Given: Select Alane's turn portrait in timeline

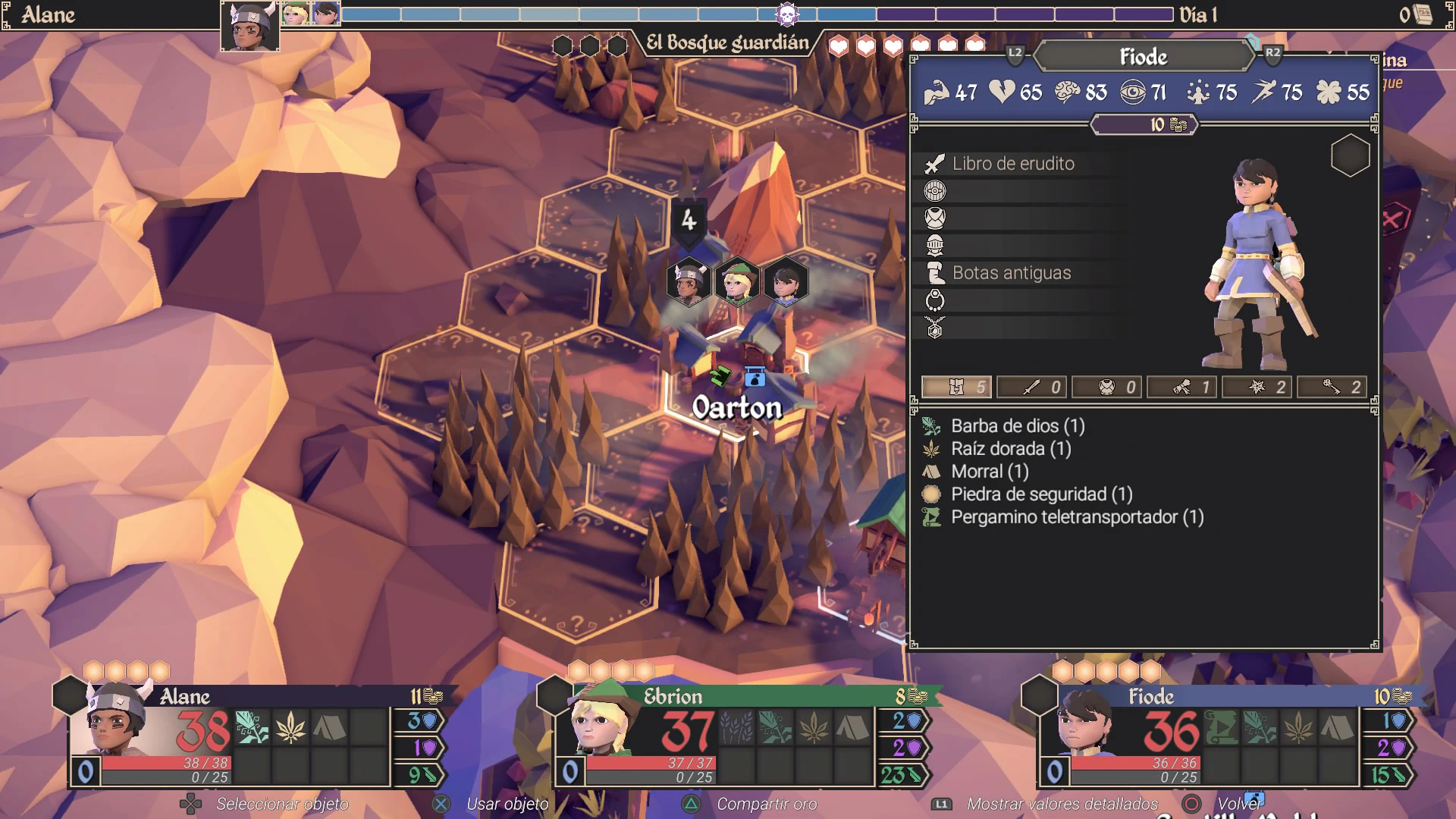Looking at the screenshot, I should 249,25.
